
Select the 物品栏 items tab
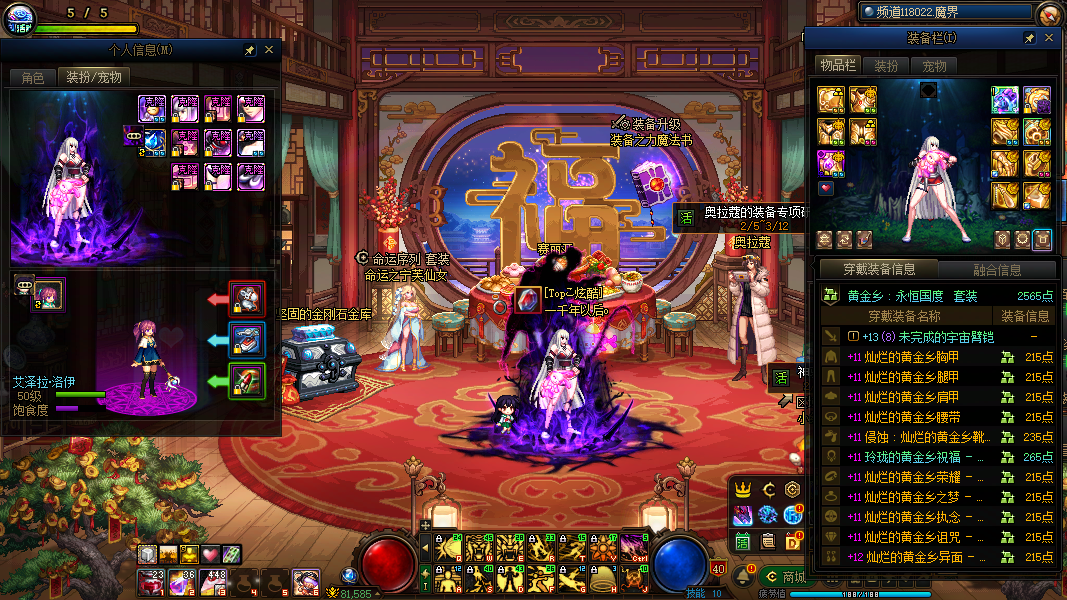(838, 65)
